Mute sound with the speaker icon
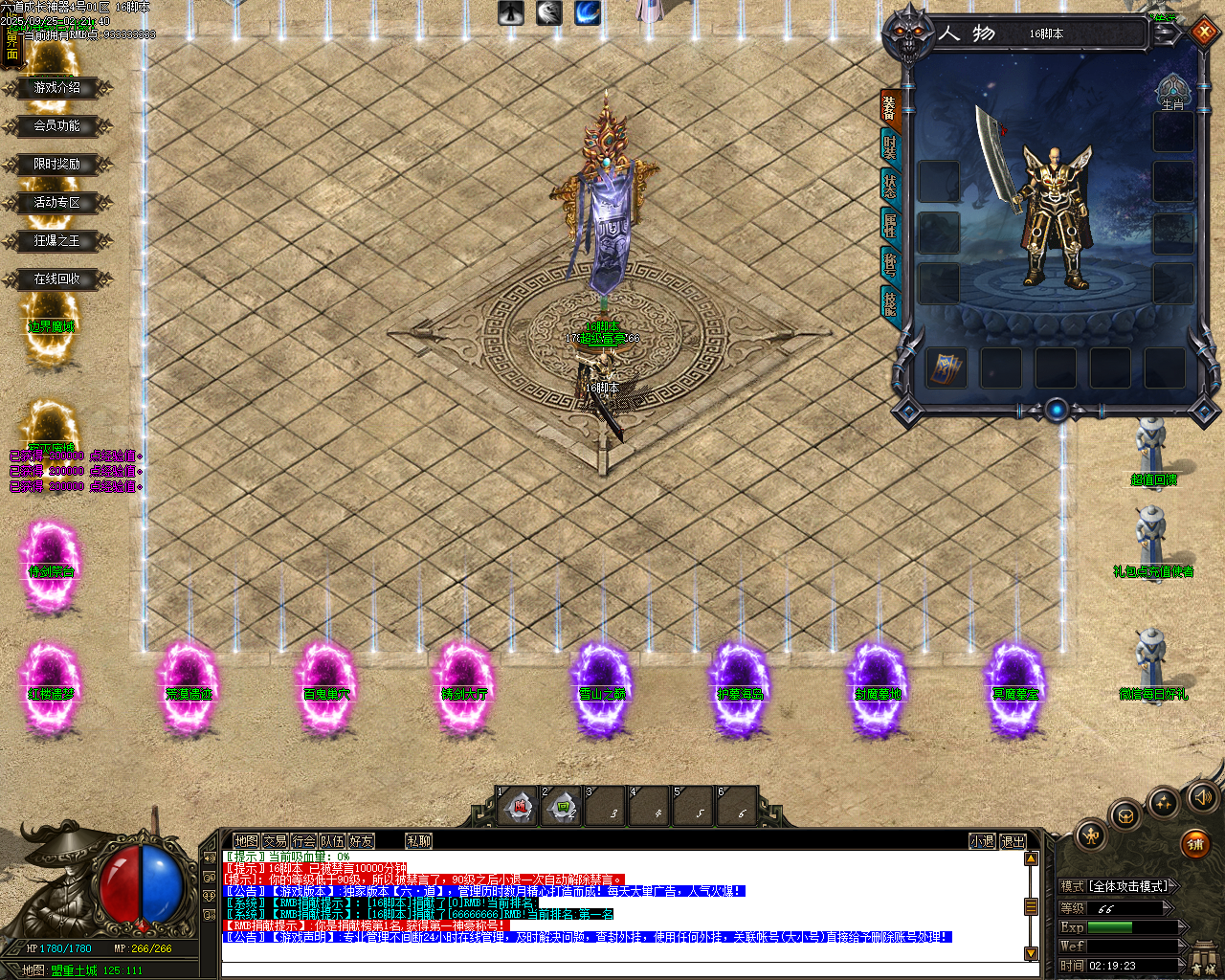 coord(1204,796)
